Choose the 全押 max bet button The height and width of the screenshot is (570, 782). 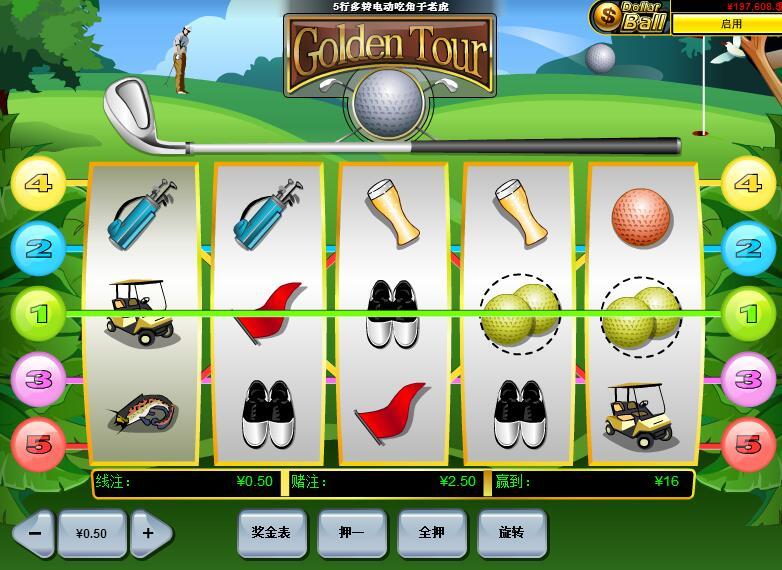432,532
